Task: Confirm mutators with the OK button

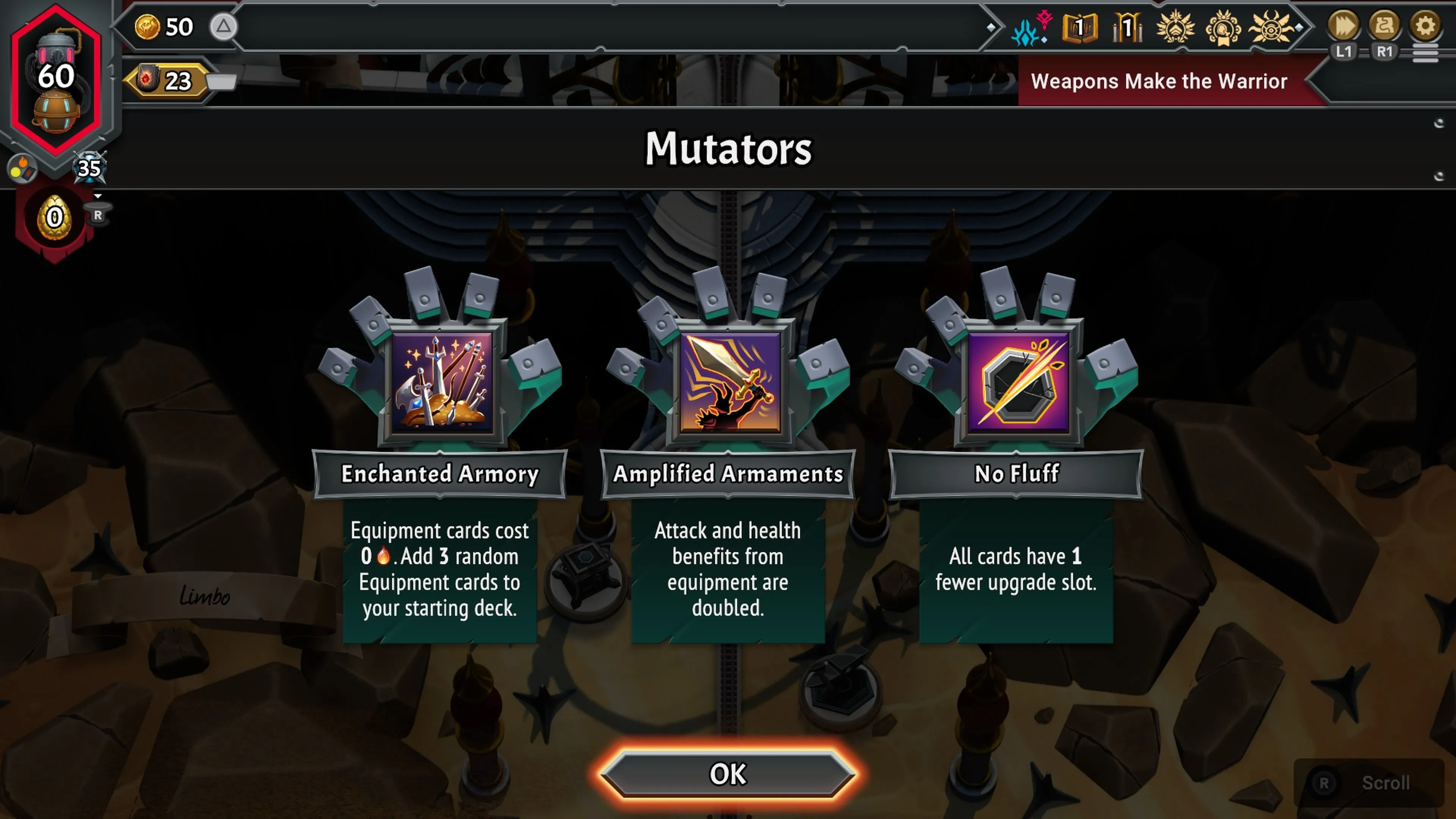Action: click(x=728, y=774)
